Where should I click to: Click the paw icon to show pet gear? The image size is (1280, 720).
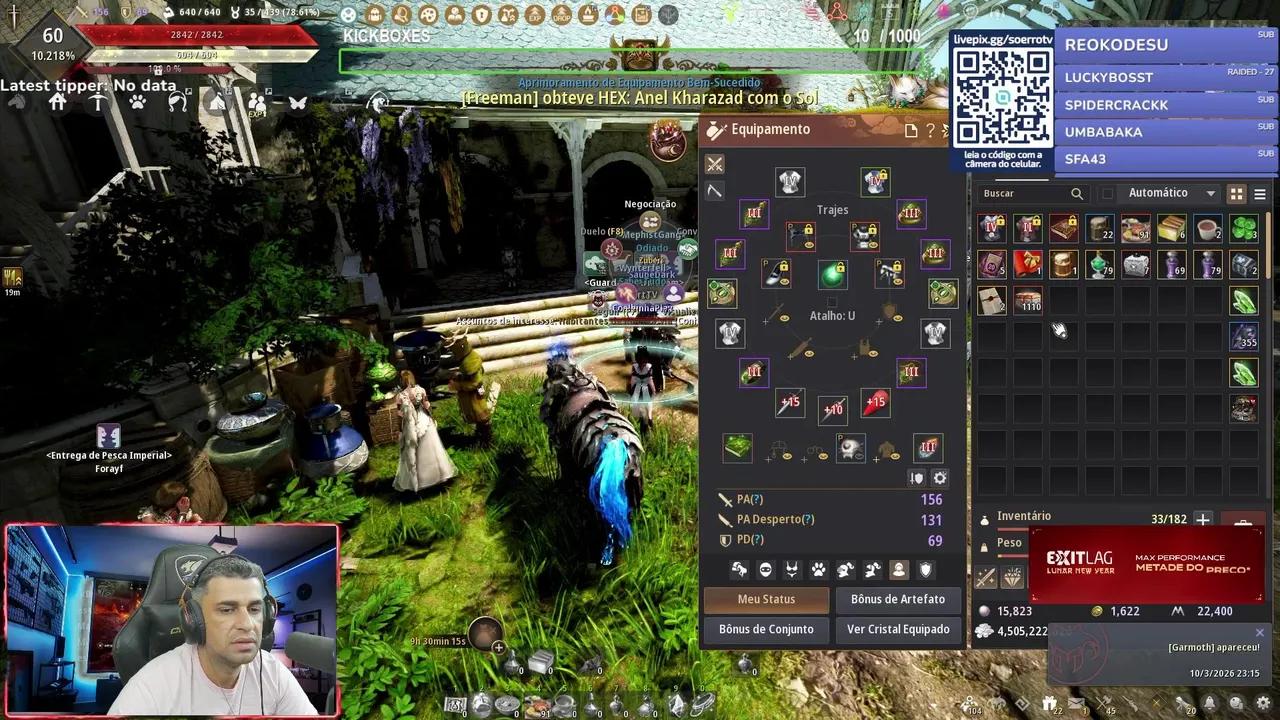(x=818, y=569)
